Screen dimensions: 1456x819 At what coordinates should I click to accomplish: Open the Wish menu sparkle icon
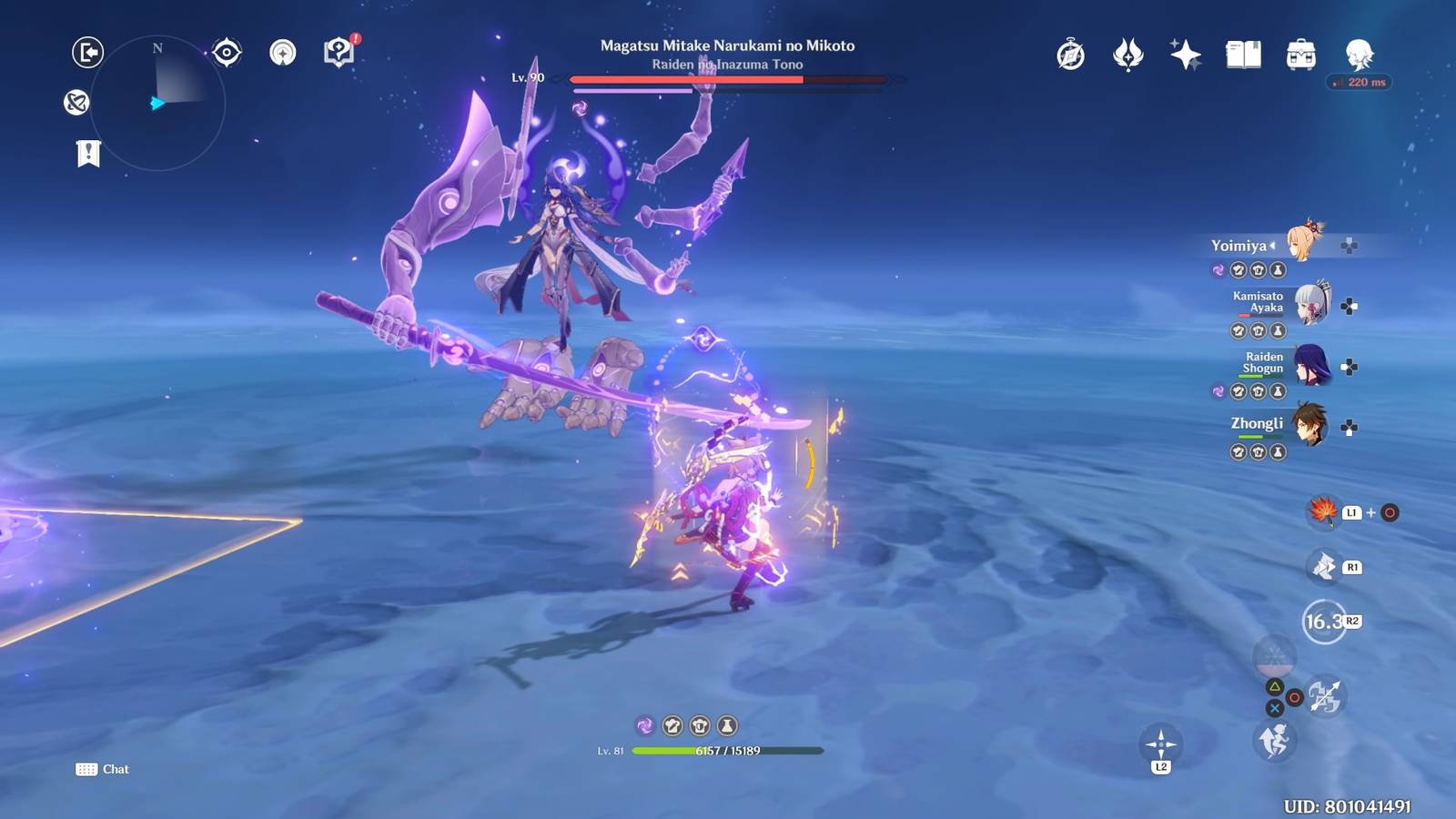tap(1183, 56)
